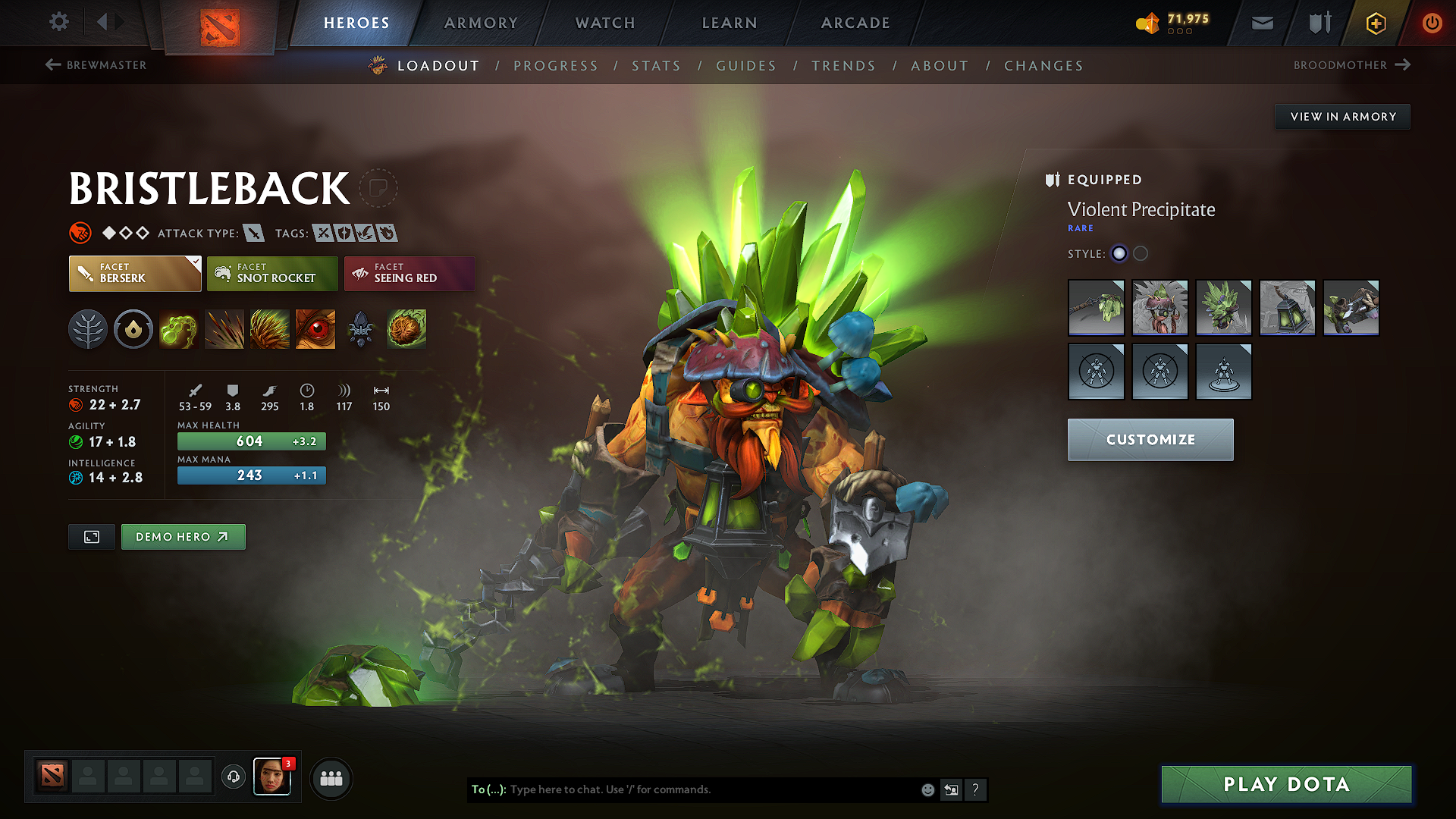This screenshot has width=1456, height=819.
Task: Open the Quill Spray ability icon
Action: pyautogui.click(x=224, y=329)
